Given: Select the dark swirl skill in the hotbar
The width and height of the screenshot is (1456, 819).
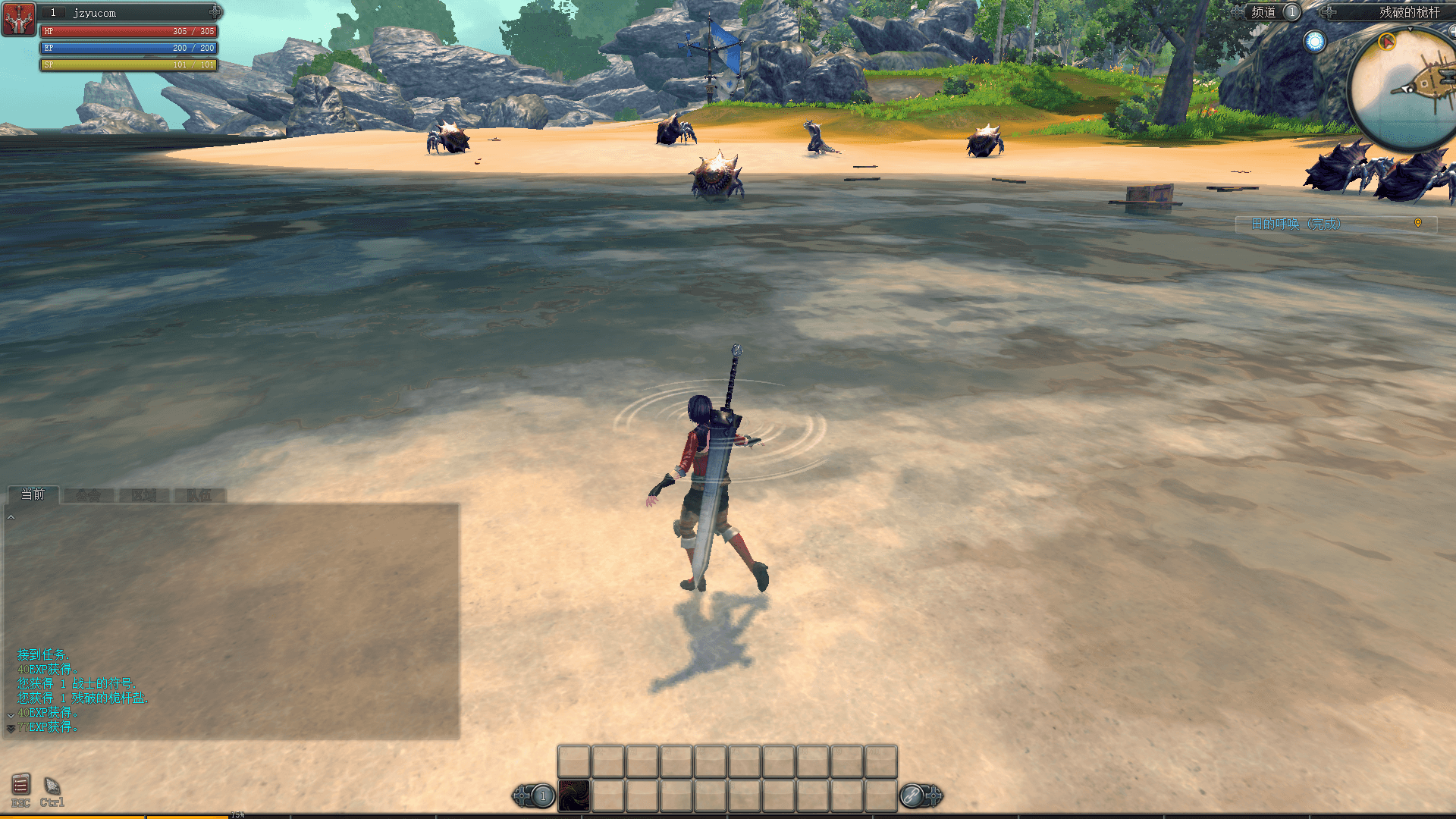Looking at the screenshot, I should tap(574, 795).
